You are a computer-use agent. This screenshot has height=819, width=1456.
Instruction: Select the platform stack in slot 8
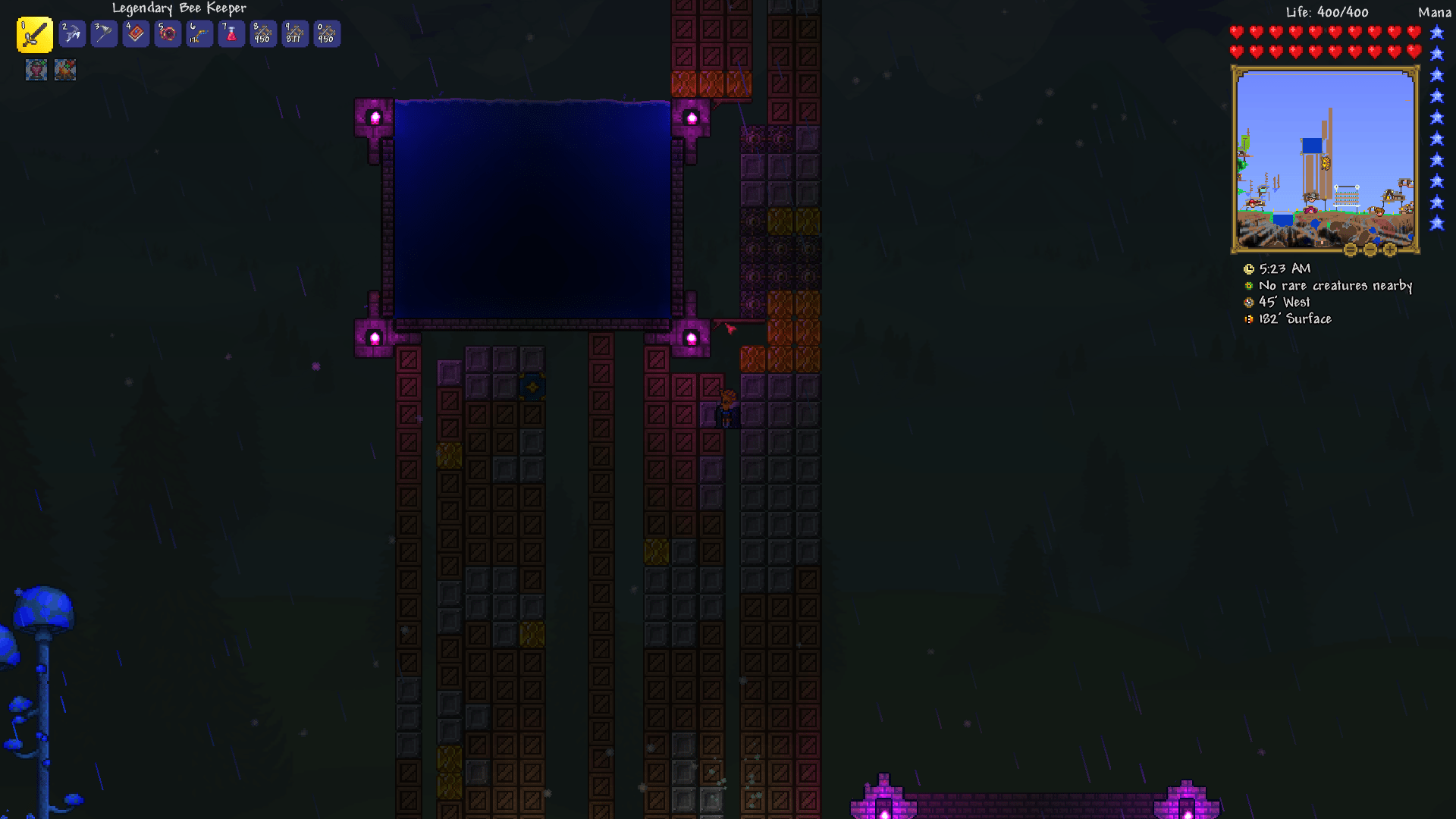[x=263, y=34]
